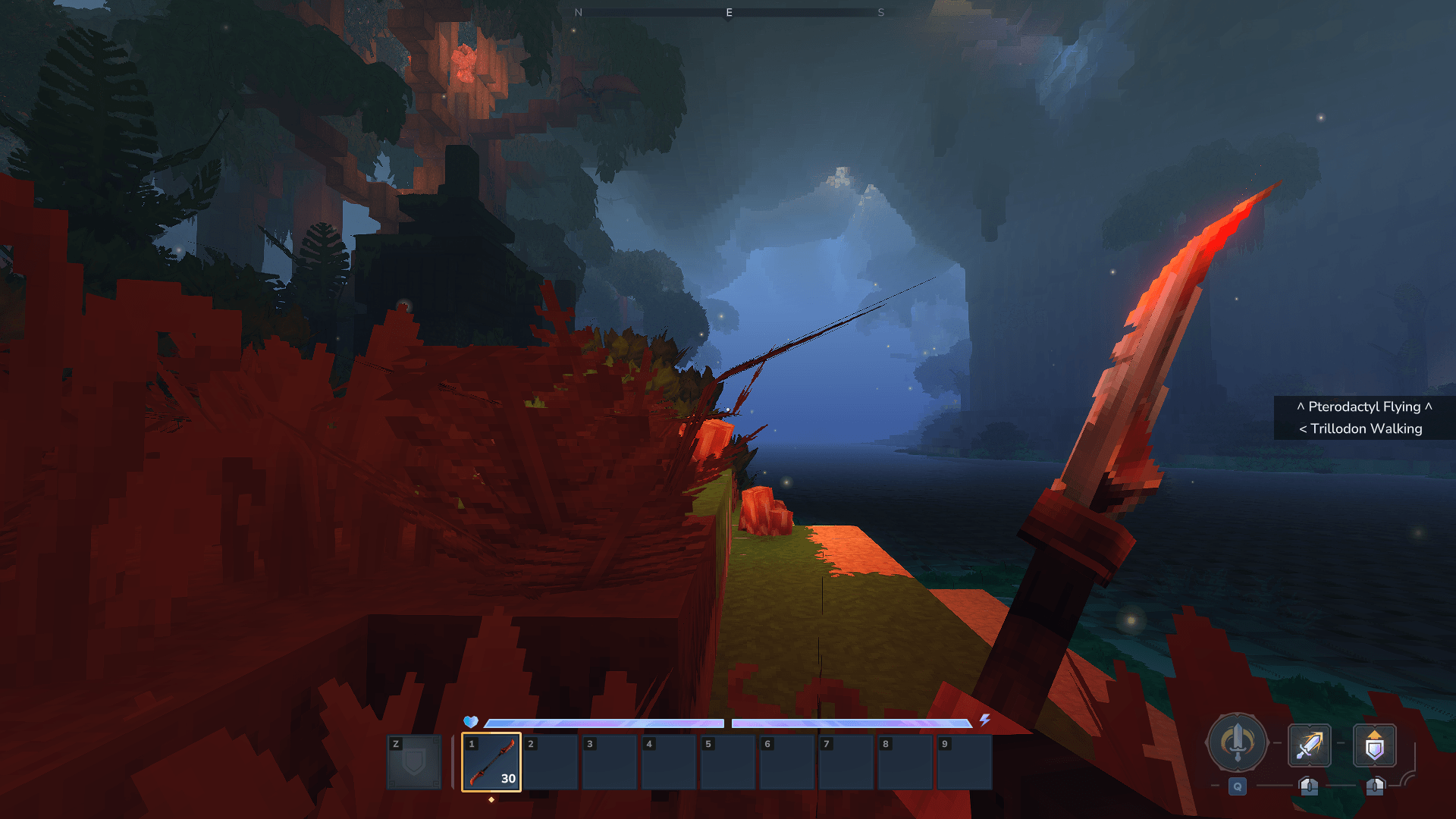Activate the circular sword signature ability
This screenshot has height=819, width=1456.
[x=1237, y=743]
